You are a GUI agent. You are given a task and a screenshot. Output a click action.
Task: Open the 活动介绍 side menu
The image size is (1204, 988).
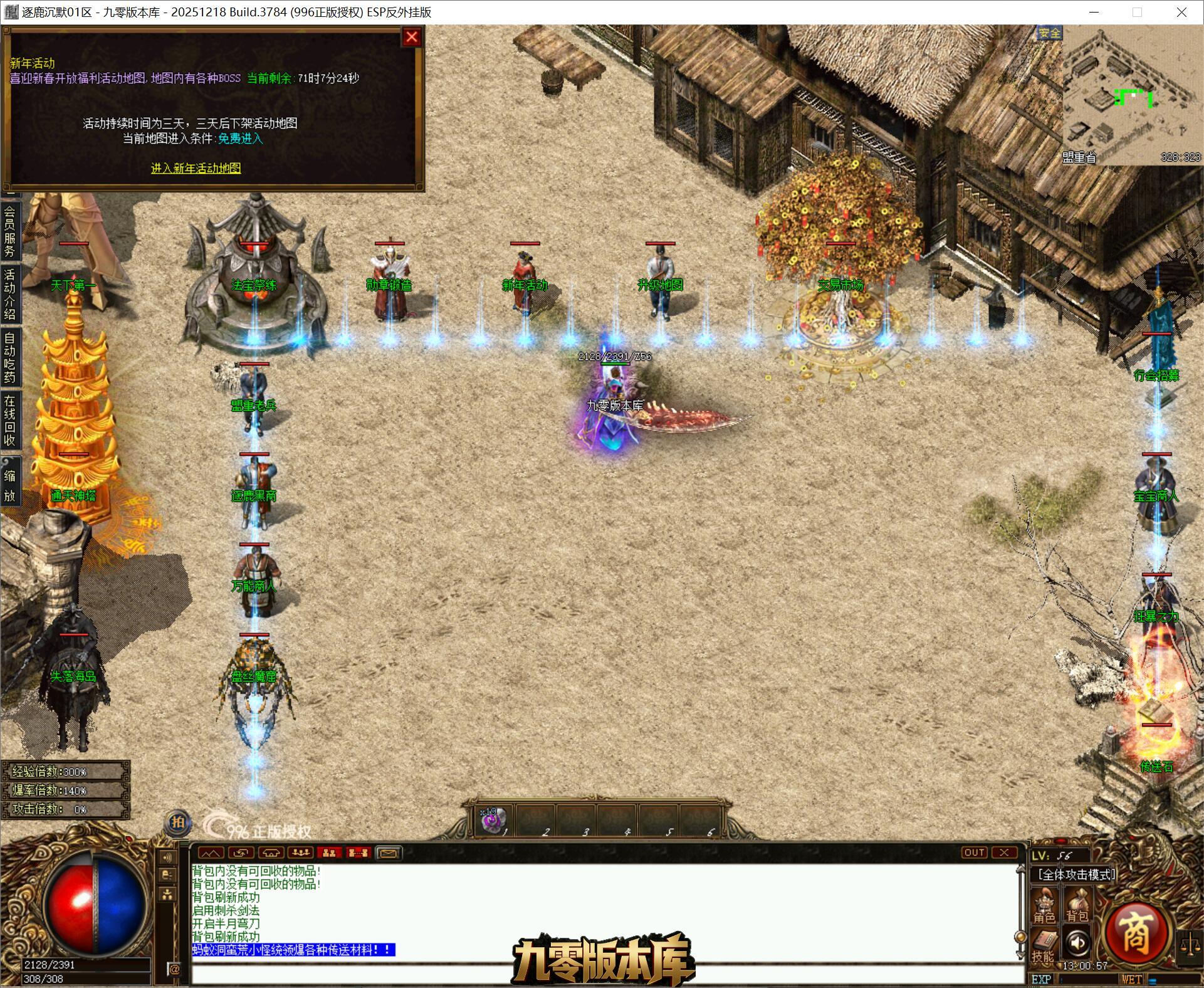pyautogui.click(x=10, y=293)
